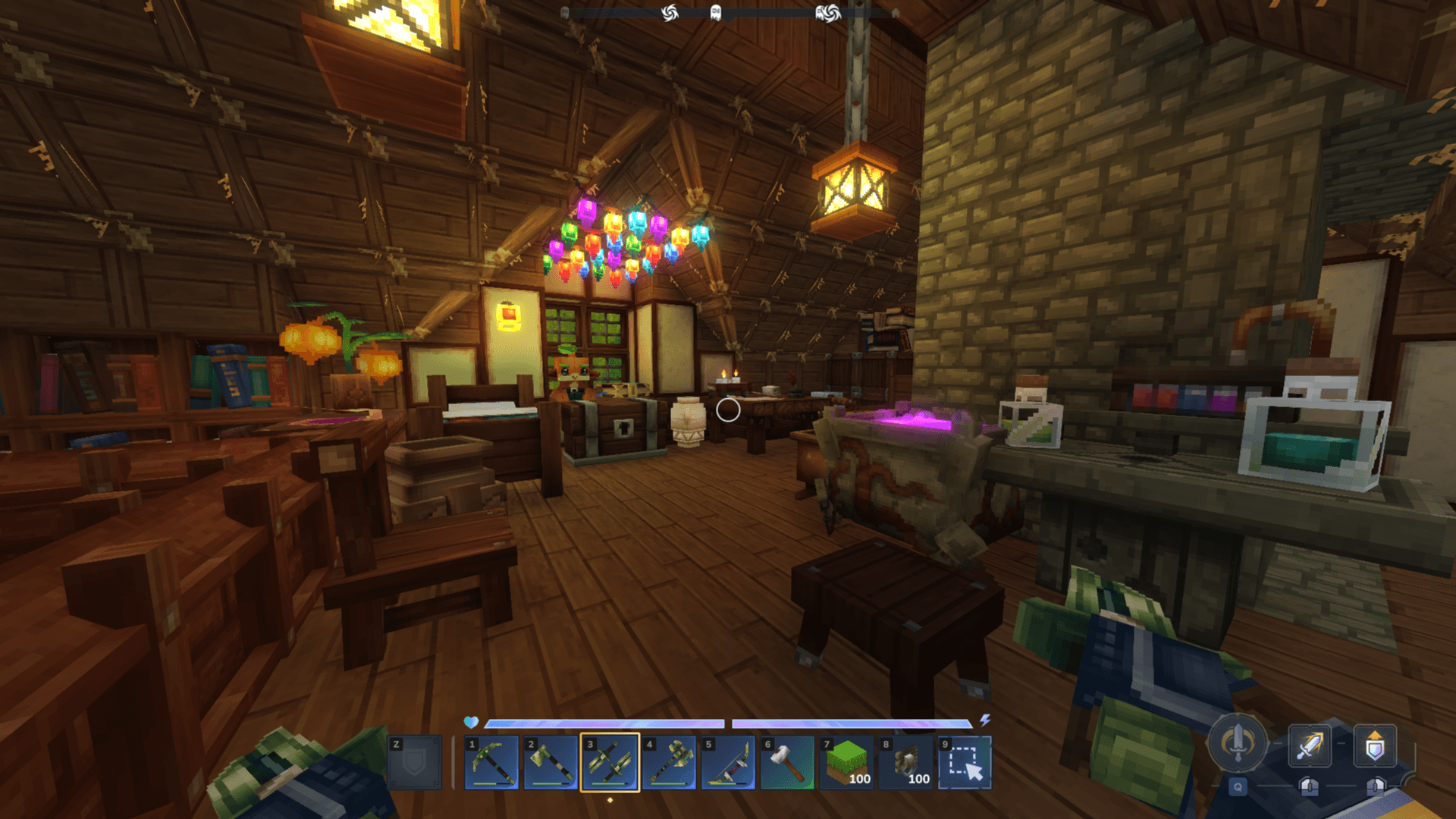Select the grass block stack slot
The image size is (1456, 819).
point(846,762)
